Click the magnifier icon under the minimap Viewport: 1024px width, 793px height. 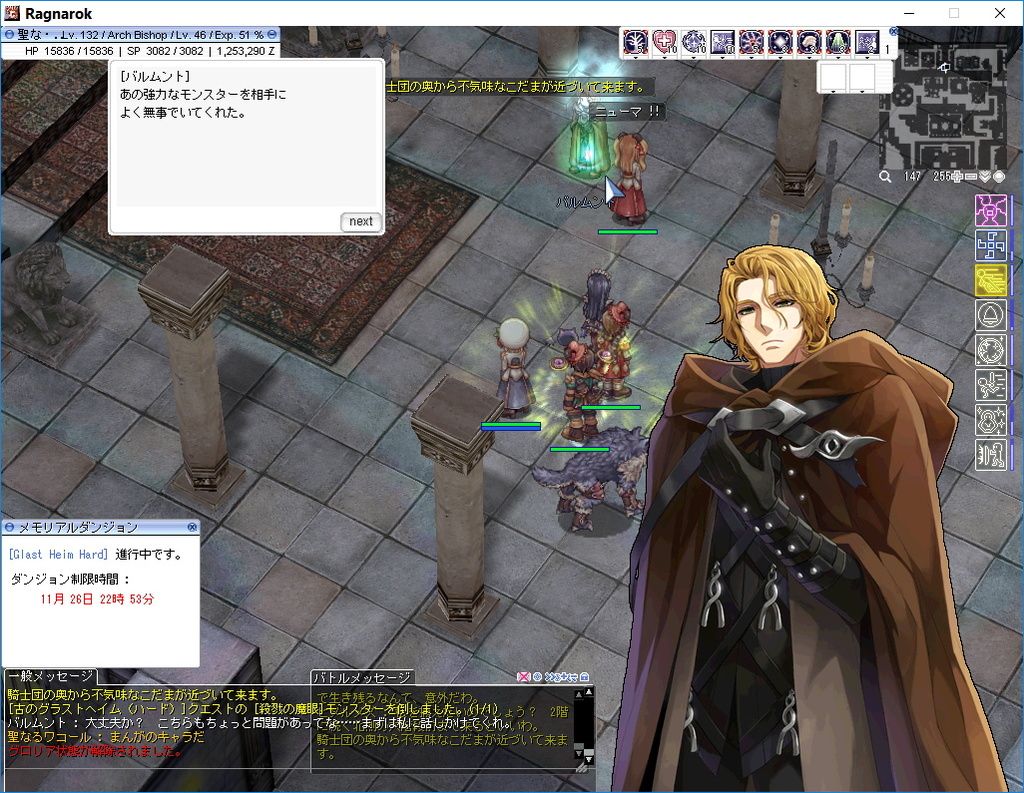click(885, 177)
